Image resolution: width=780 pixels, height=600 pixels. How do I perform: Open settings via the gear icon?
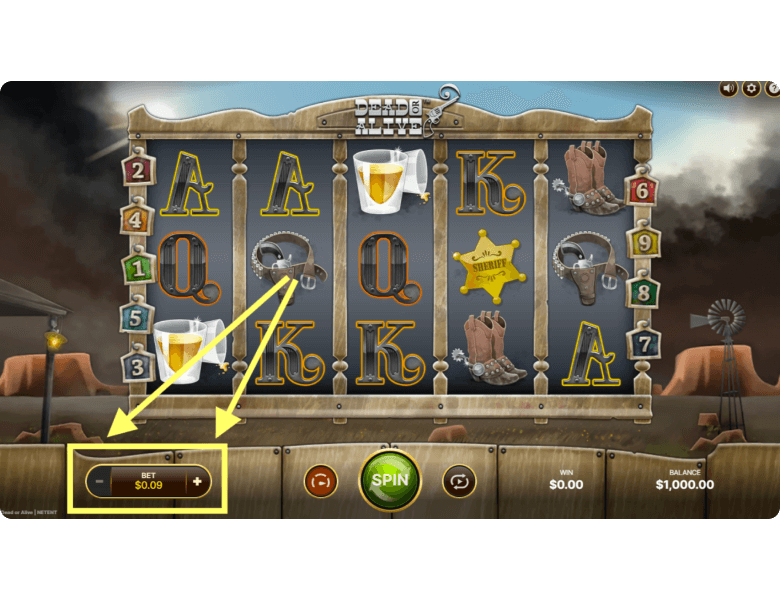point(751,89)
